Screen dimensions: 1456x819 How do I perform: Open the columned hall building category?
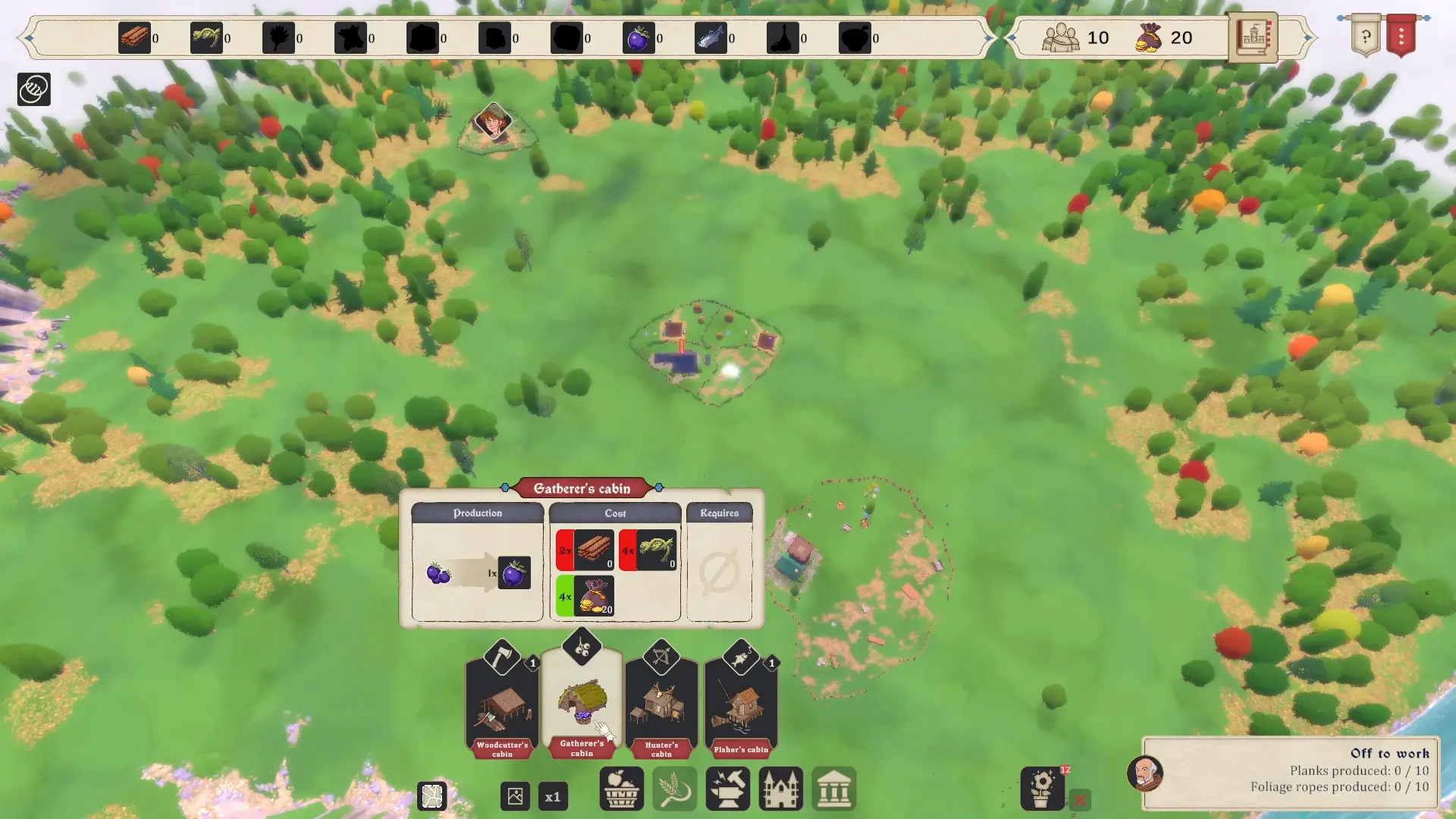[x=834, y=789]
